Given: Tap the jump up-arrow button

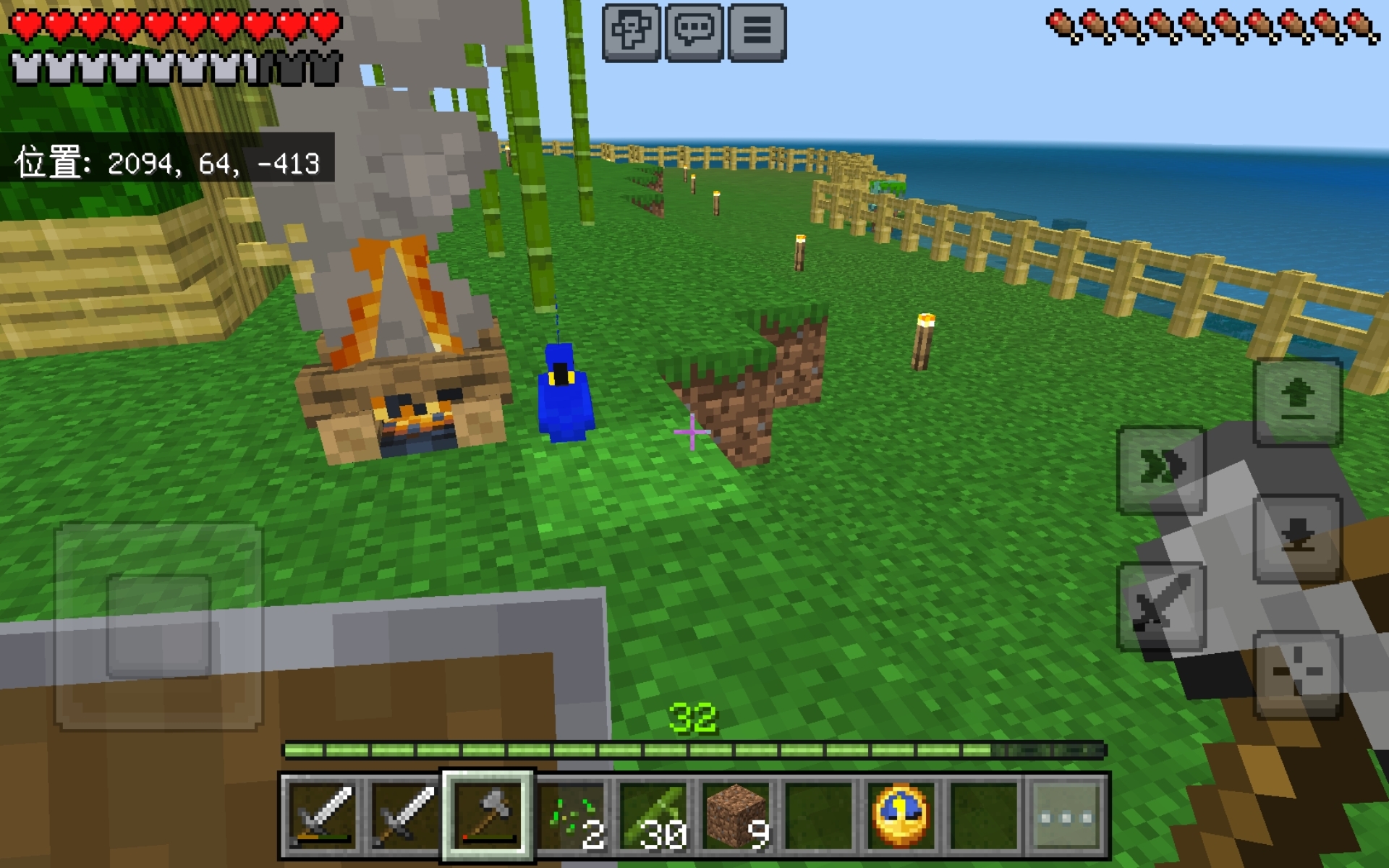Looking at the screenshot, I should 1298,401.
